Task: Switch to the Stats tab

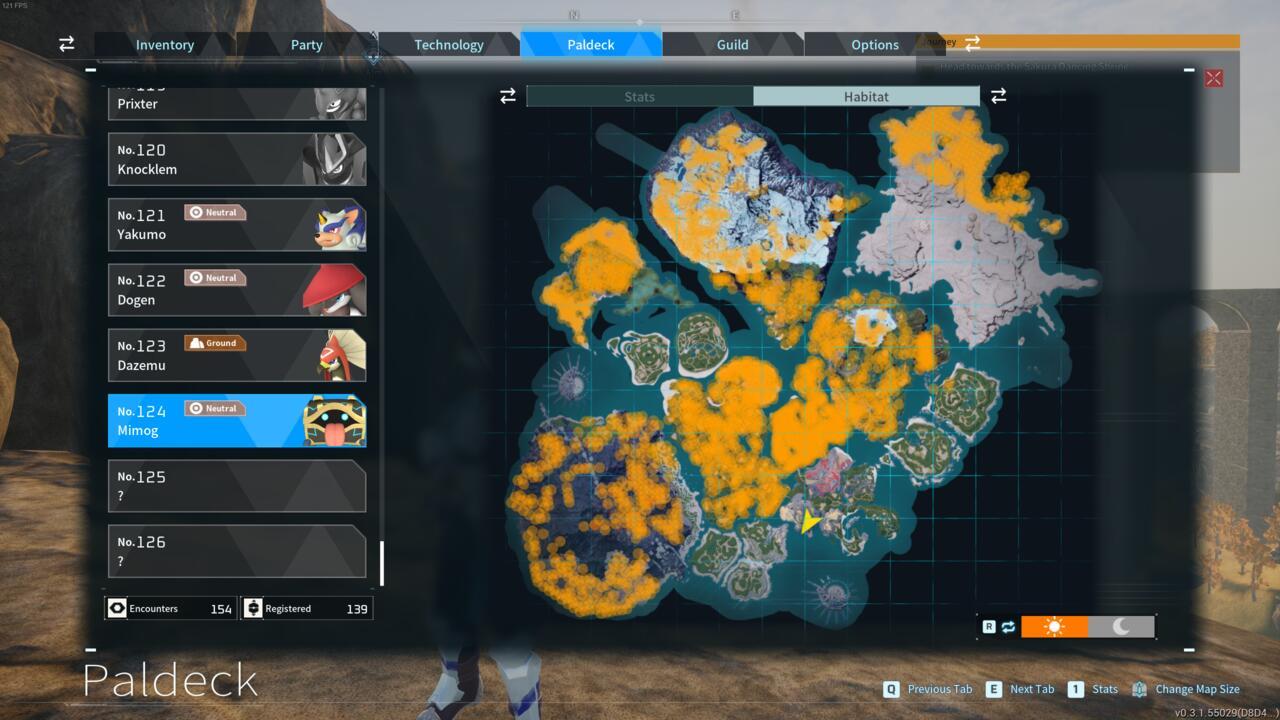Action: tap(639, 96)
